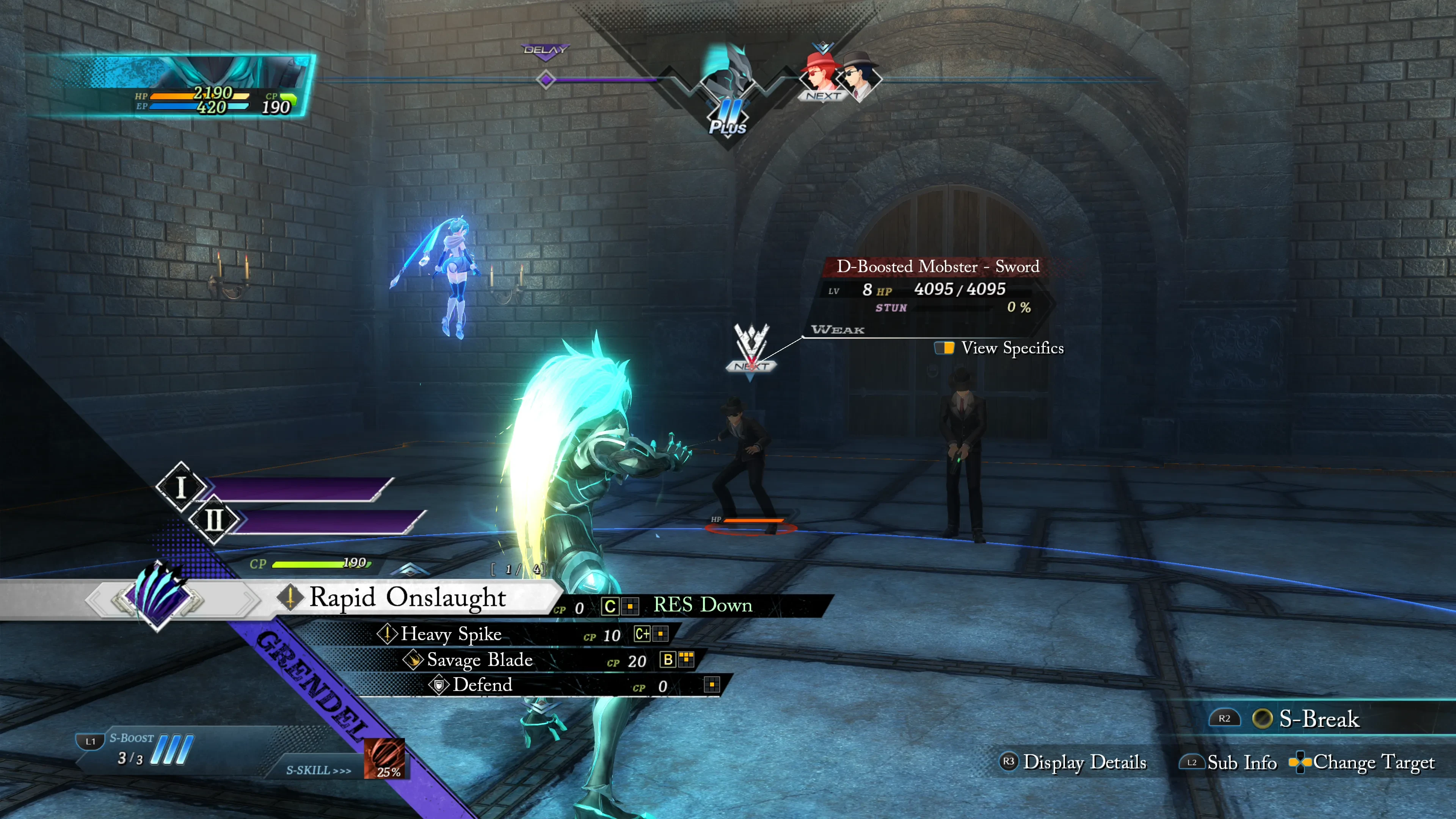Select the Grendel claw command icon
1456x819 pixels.
coord(158,597)
